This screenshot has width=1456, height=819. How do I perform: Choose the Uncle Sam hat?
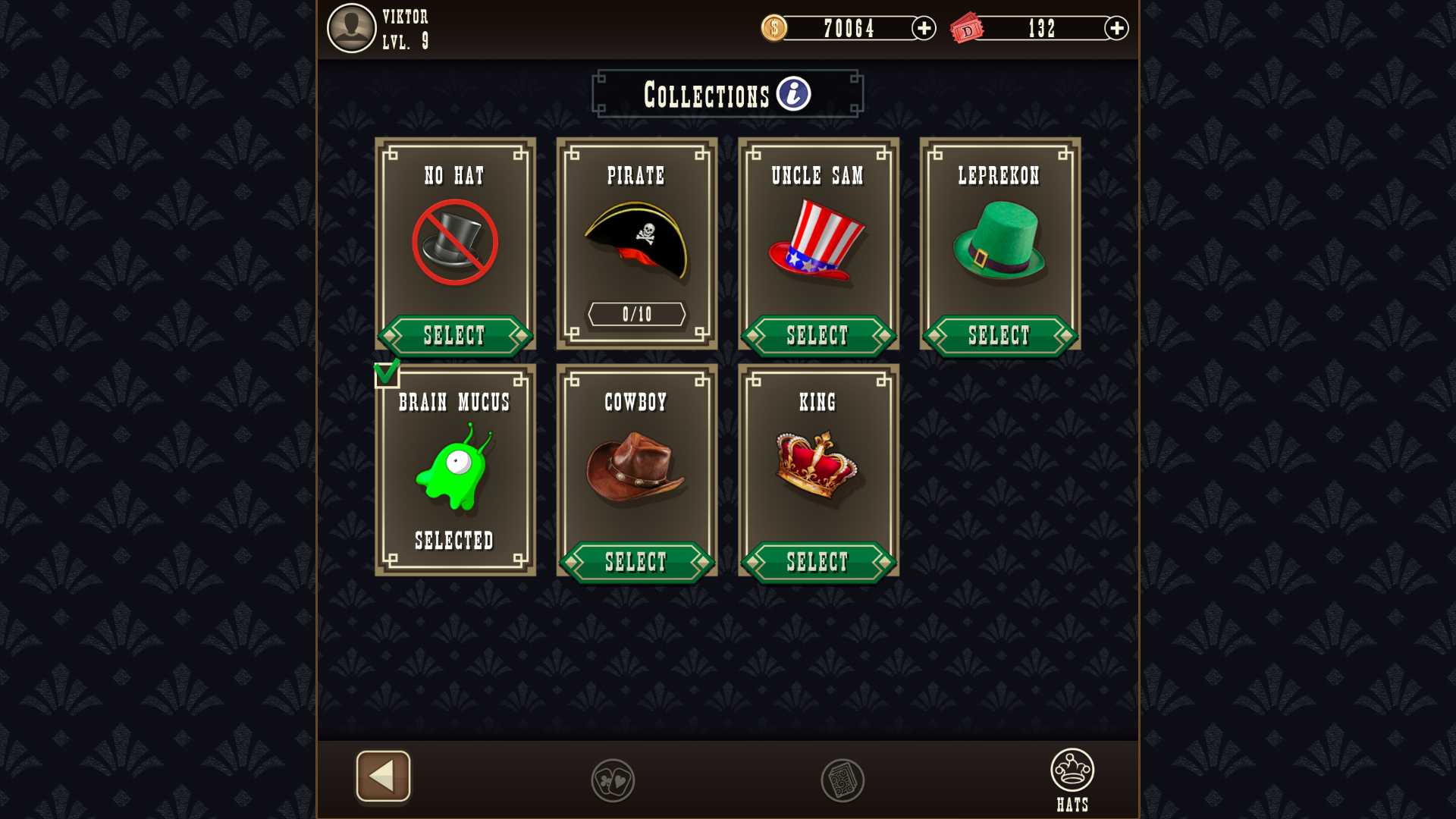pyautogui.click(x=817, y=335)
